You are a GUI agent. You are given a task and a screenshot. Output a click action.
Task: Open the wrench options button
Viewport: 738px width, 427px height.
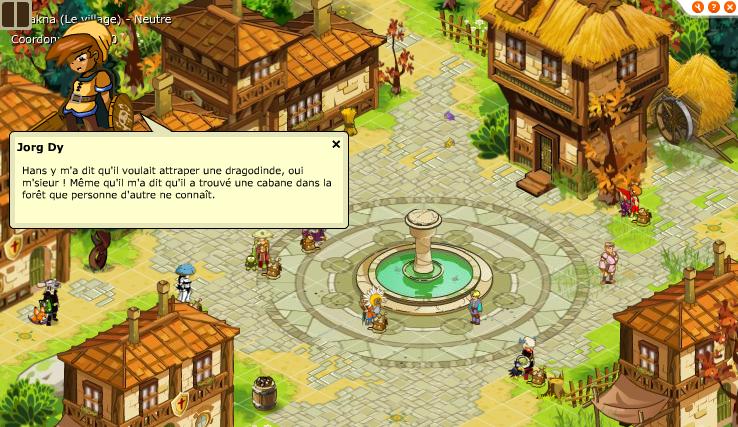(699, 6)
